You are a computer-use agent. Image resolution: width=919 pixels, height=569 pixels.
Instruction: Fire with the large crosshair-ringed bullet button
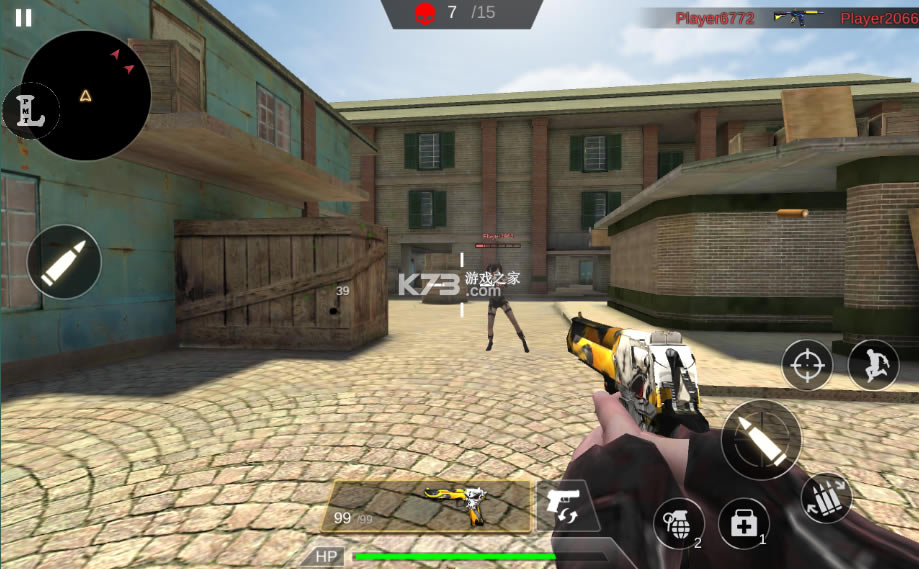point(760,439)
